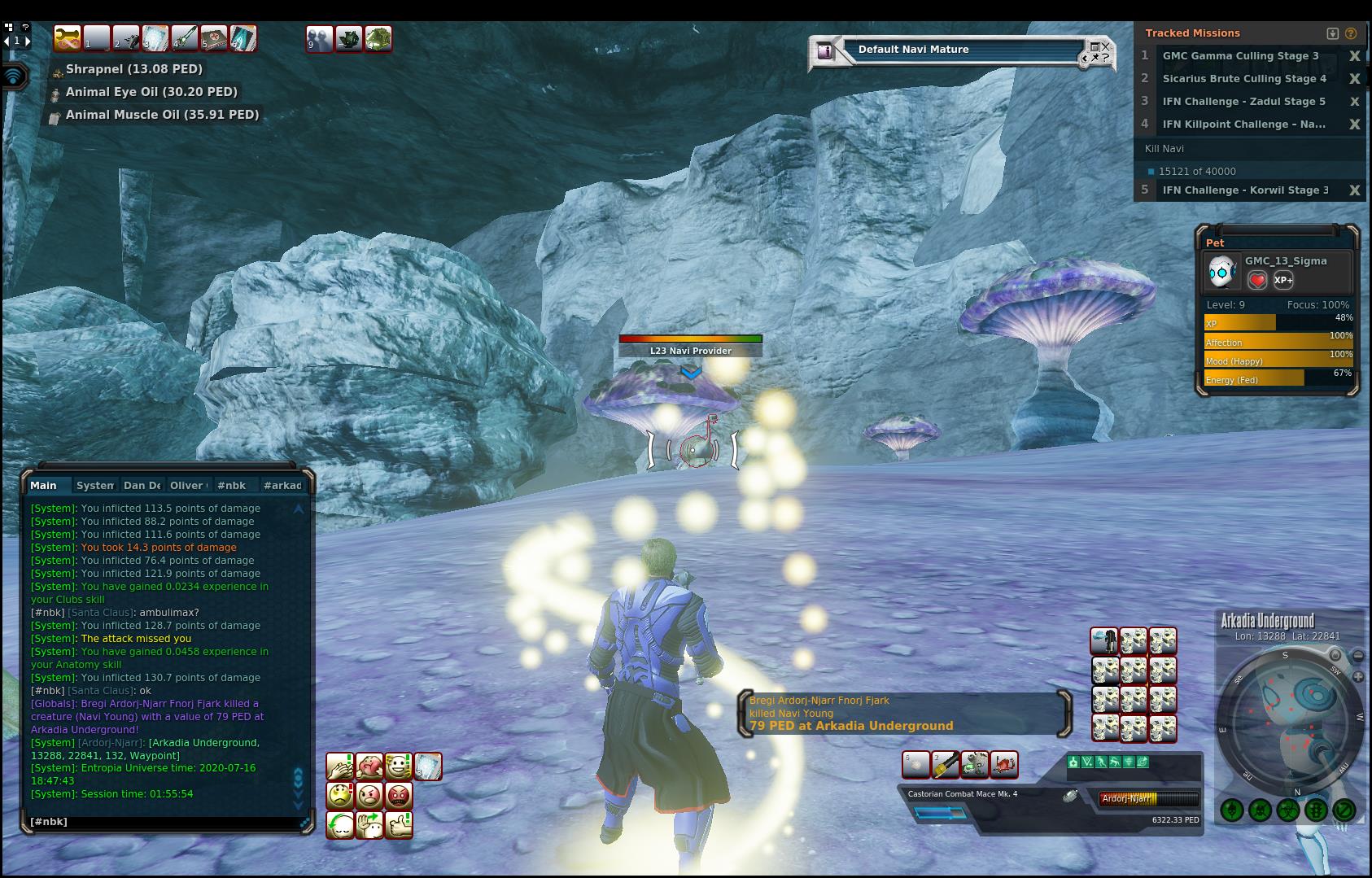Remove GMC Gamma Culling Stage 3 from tracking
The height and width of the screenshot is (878, 1372).
1354,56
